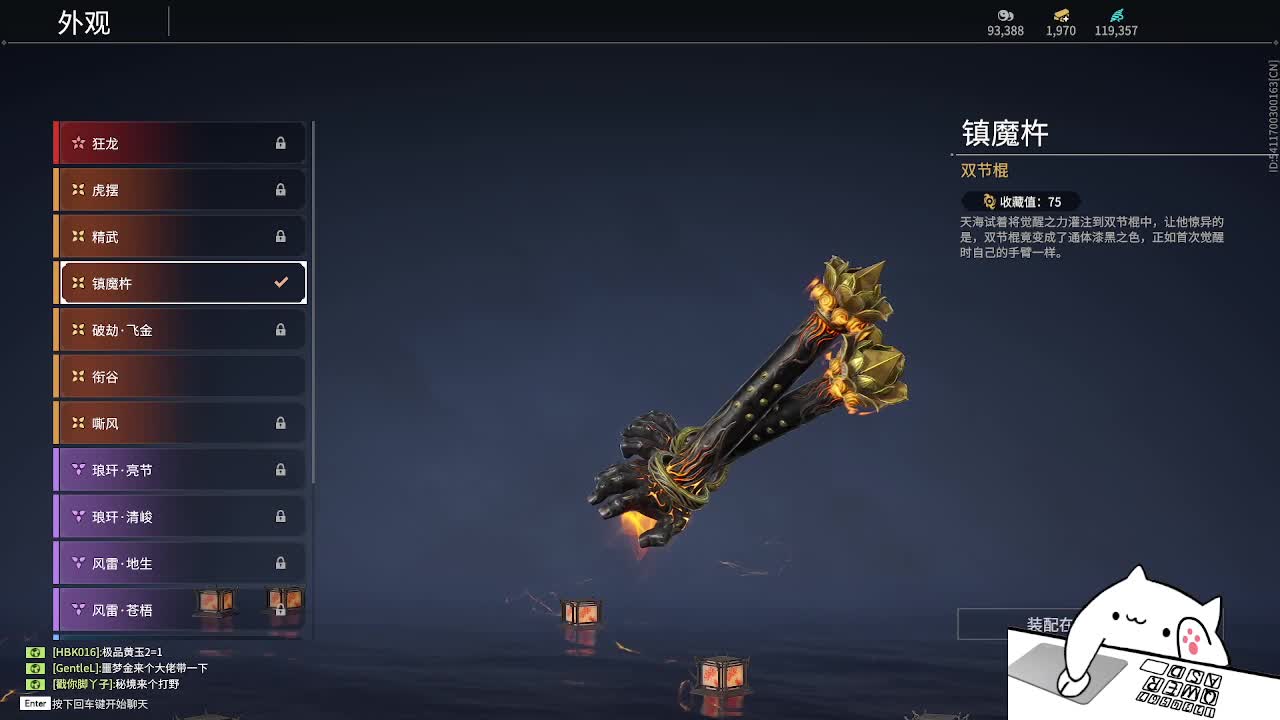Open the 破劫·飞金 skin entry
The width and height of the screenshot is (1280, 720).
[x=182, y=330]
